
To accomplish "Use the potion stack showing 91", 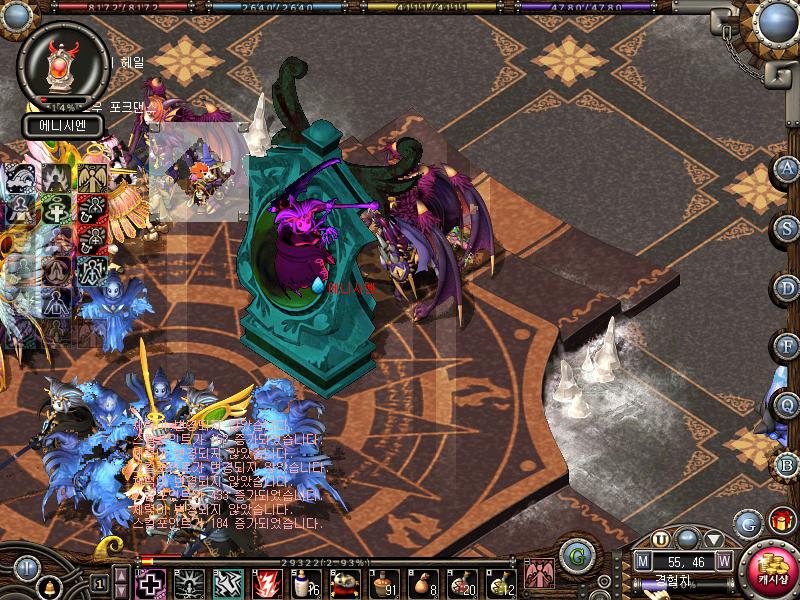I will 384,582.
